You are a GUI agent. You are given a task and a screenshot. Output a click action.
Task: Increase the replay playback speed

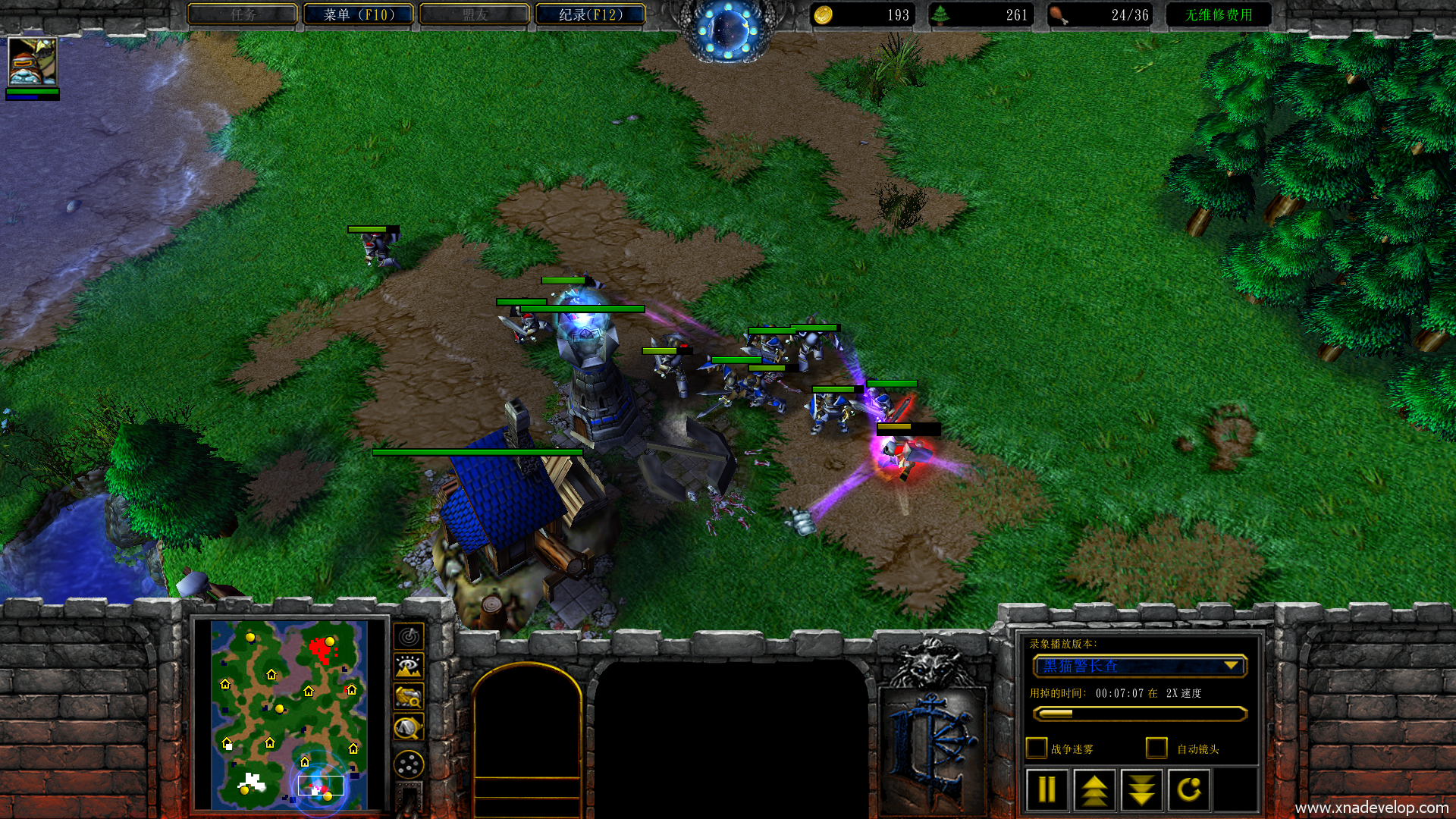pos(1094,790)
